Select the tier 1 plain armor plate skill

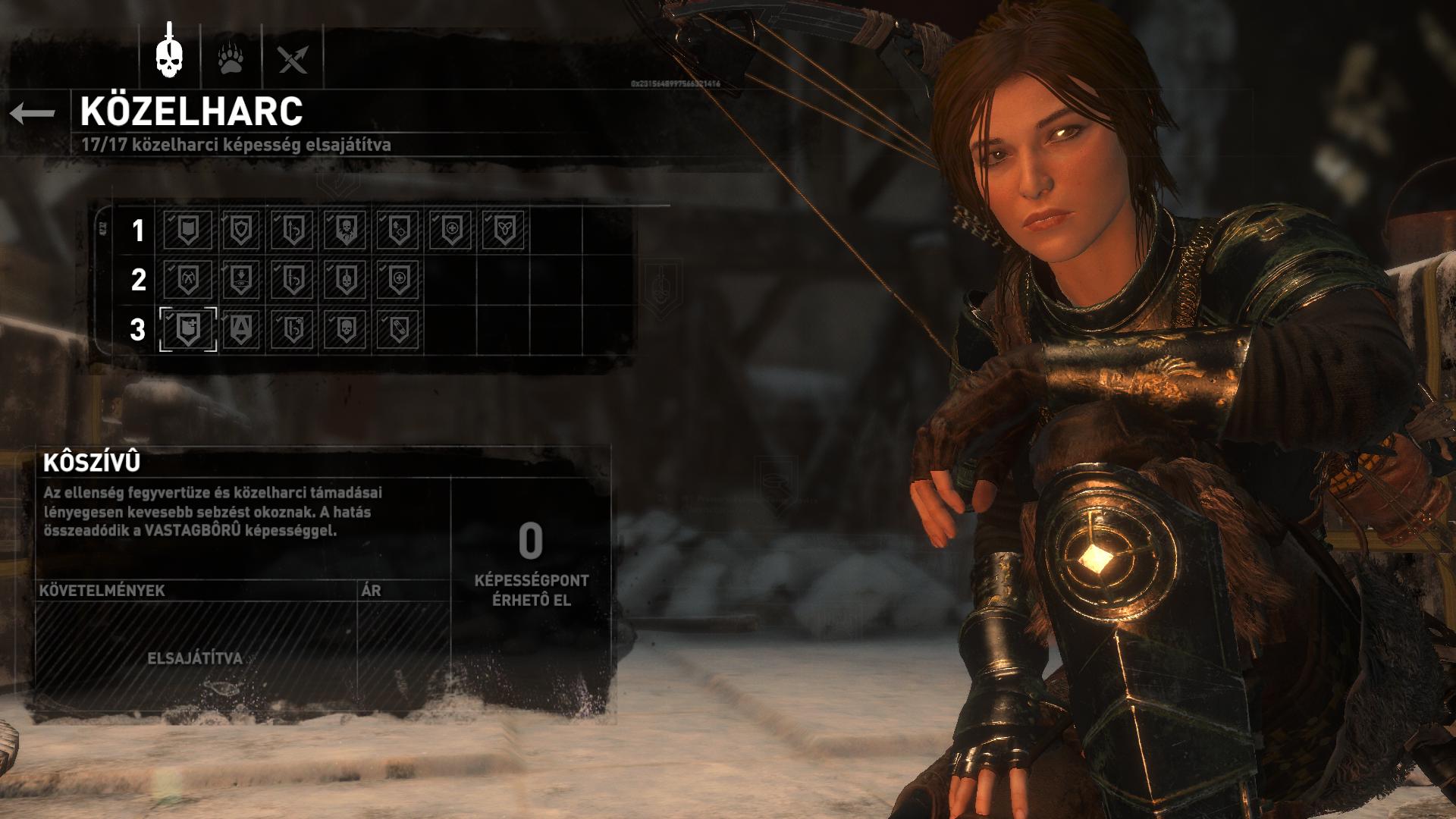point(188,230)
